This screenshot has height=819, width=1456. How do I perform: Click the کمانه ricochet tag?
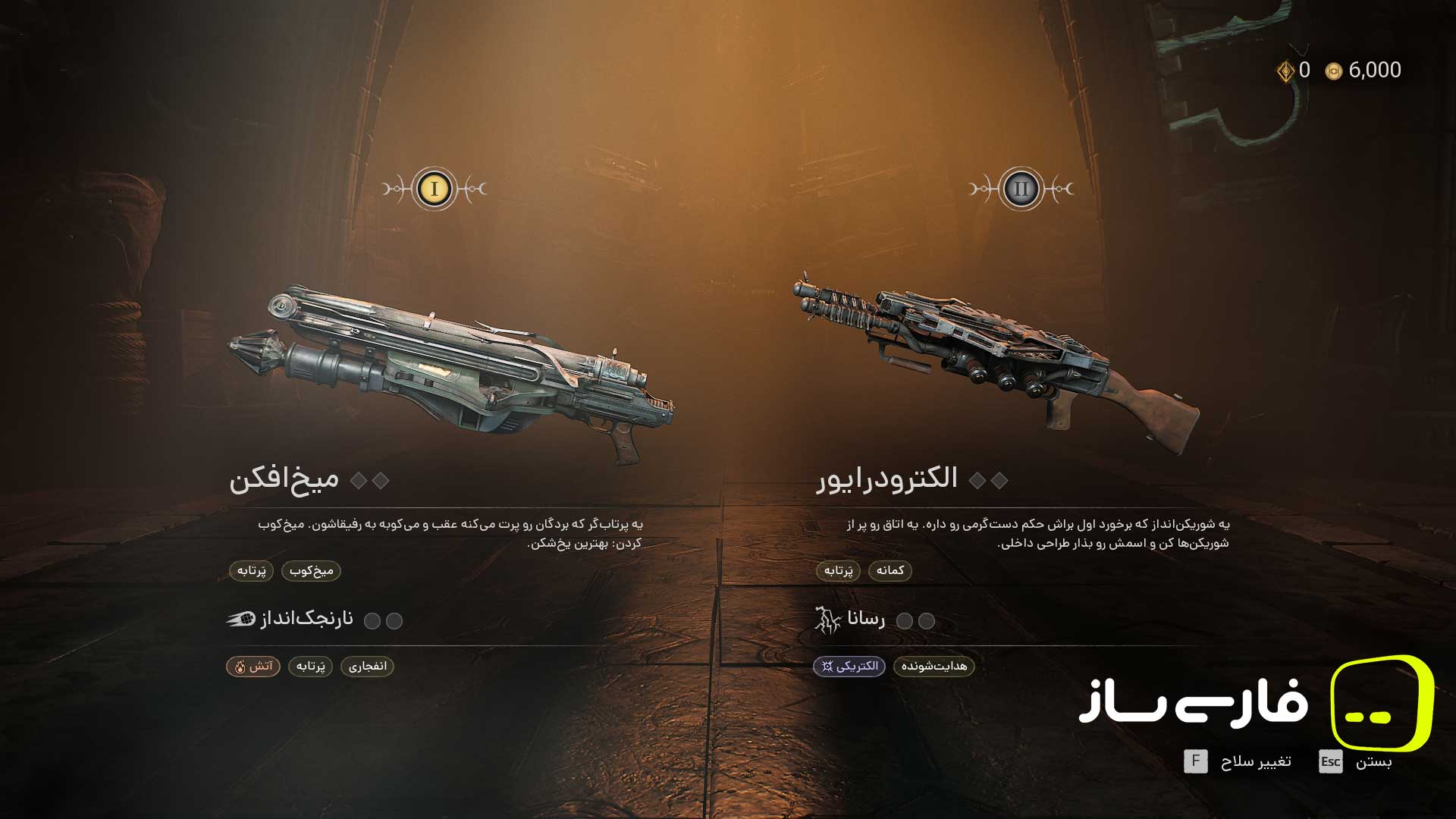890,571
